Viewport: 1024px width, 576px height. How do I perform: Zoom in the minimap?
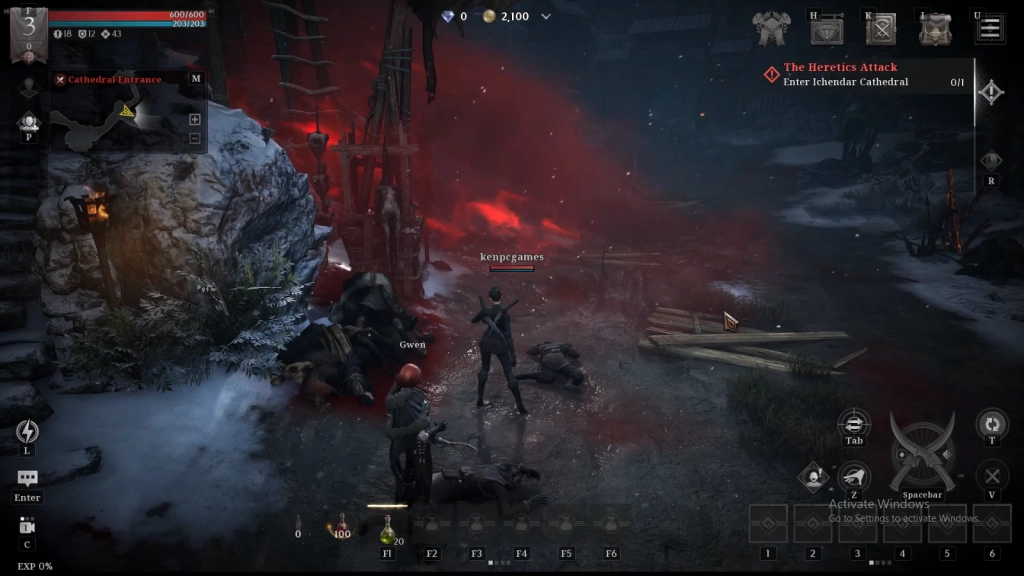(x=194, y=120)
